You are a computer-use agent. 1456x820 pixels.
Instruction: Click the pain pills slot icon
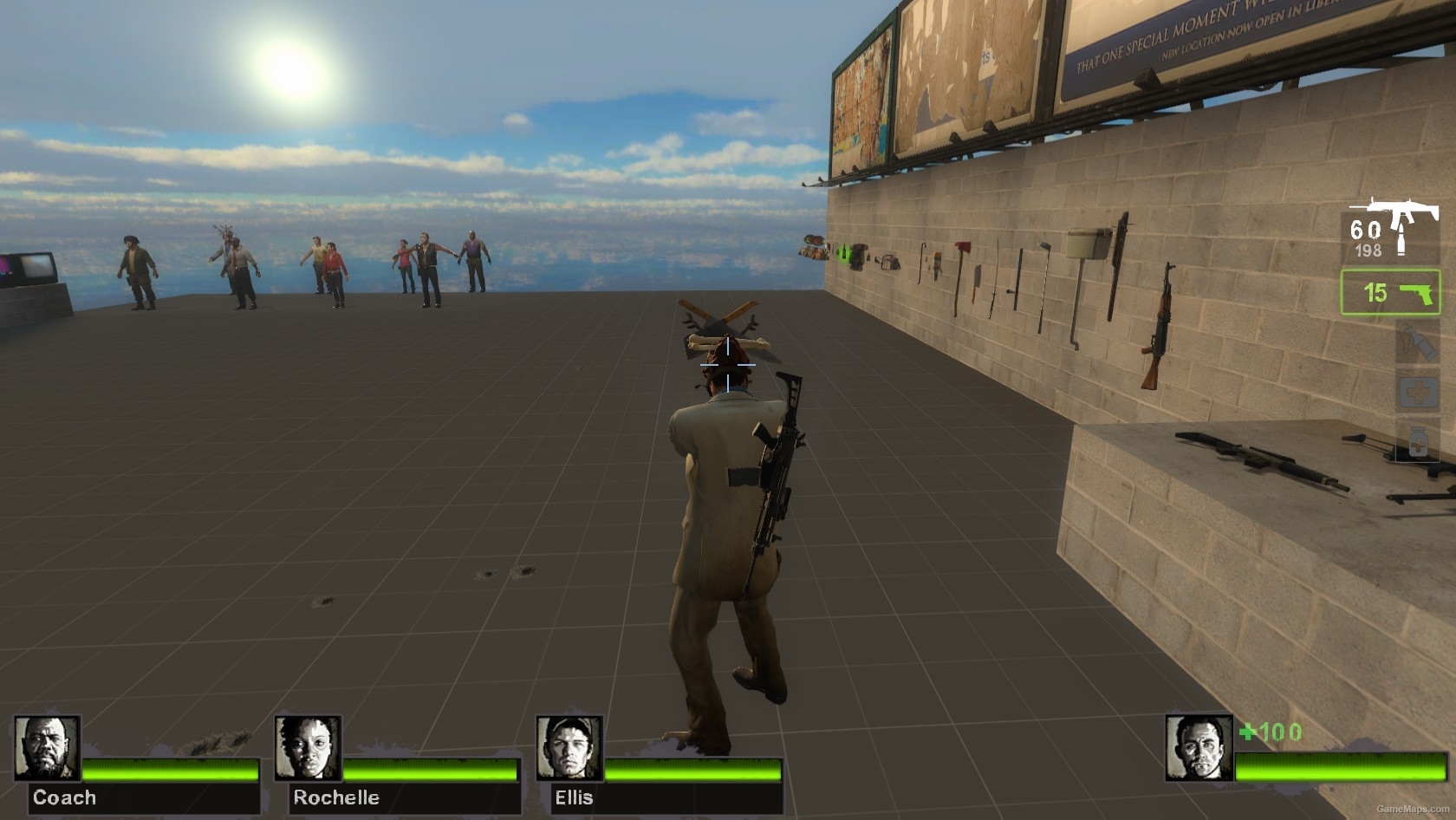[1417, 439]
